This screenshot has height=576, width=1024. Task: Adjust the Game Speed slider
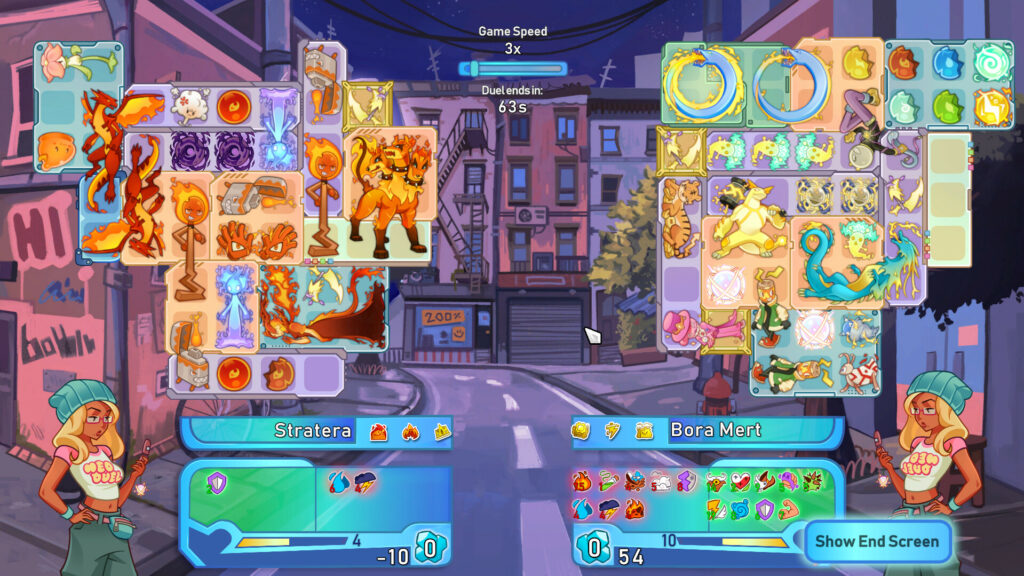pos(512,69)
